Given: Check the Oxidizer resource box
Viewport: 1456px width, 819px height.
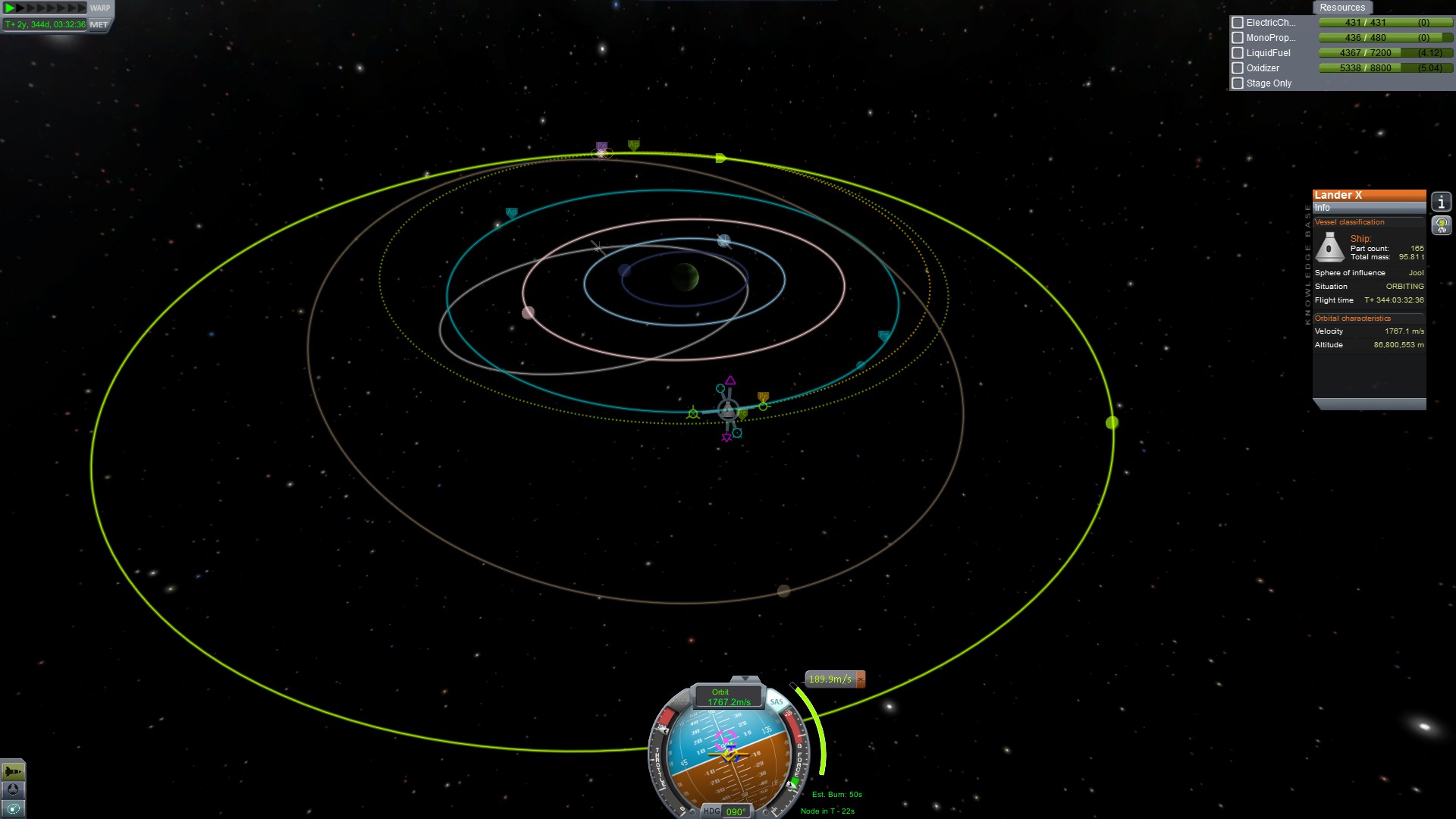Looking at the screenshot, I should click(x=1238, y=68).
